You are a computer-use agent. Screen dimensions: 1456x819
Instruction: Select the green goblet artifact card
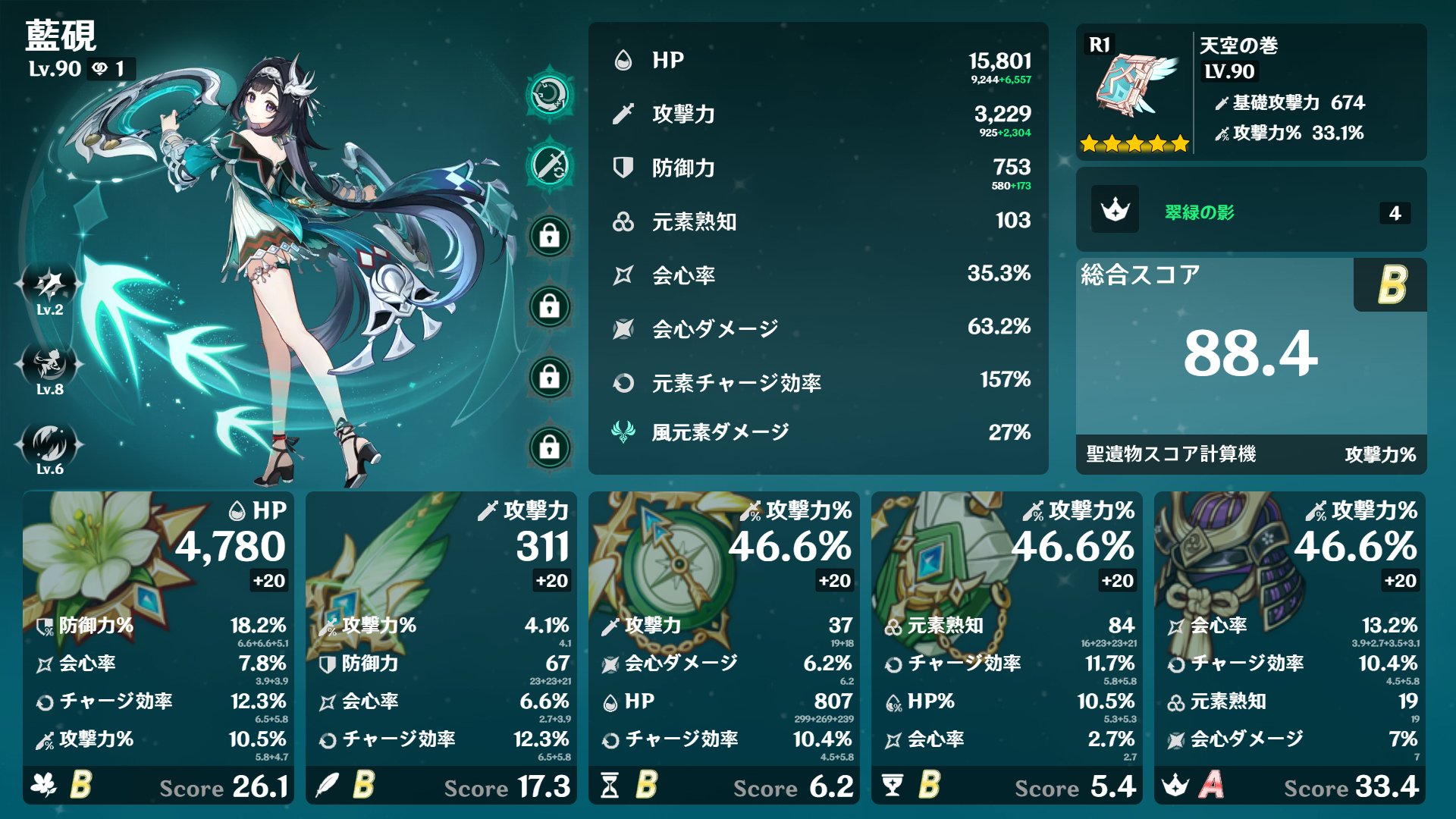click(1006, 647)
